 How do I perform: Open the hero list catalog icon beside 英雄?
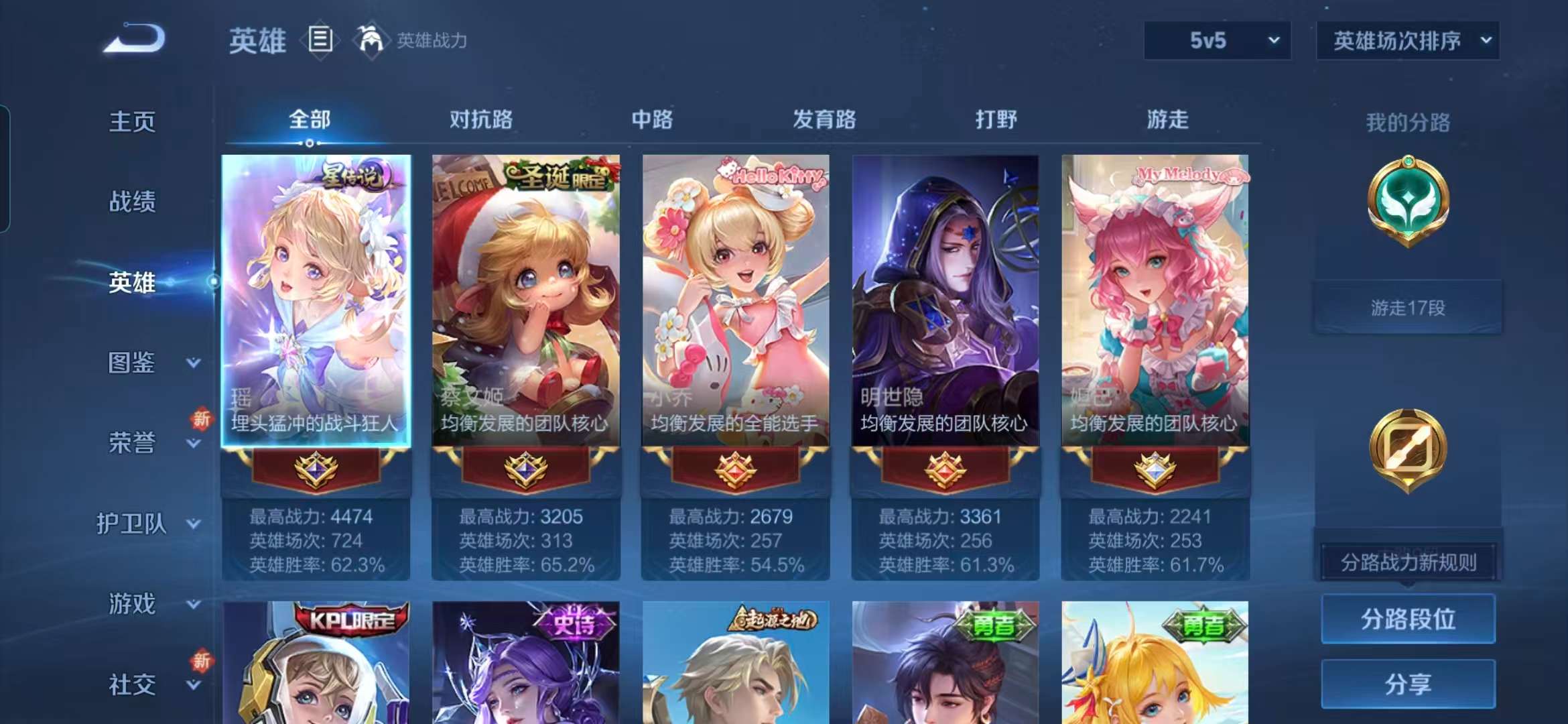(320, 39)
